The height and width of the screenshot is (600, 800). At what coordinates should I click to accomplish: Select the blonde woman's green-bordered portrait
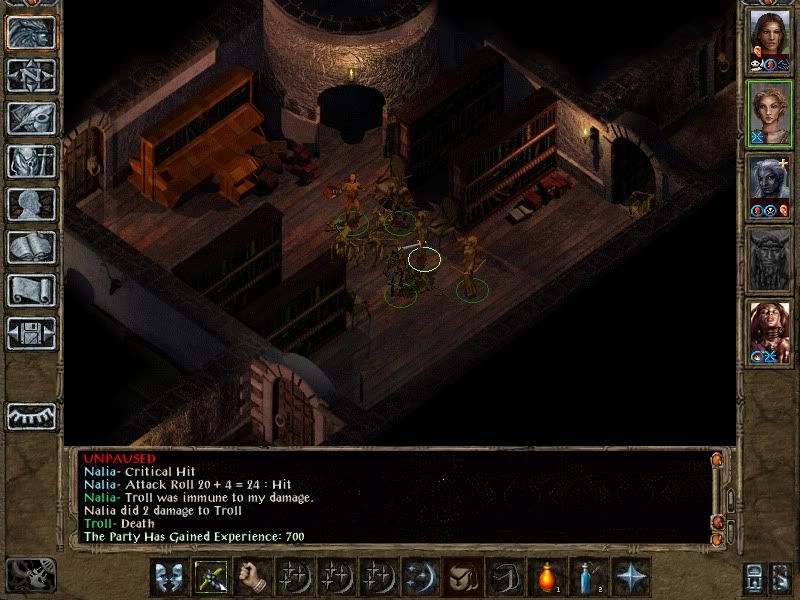pyautogui.click(x=770, y=113)
